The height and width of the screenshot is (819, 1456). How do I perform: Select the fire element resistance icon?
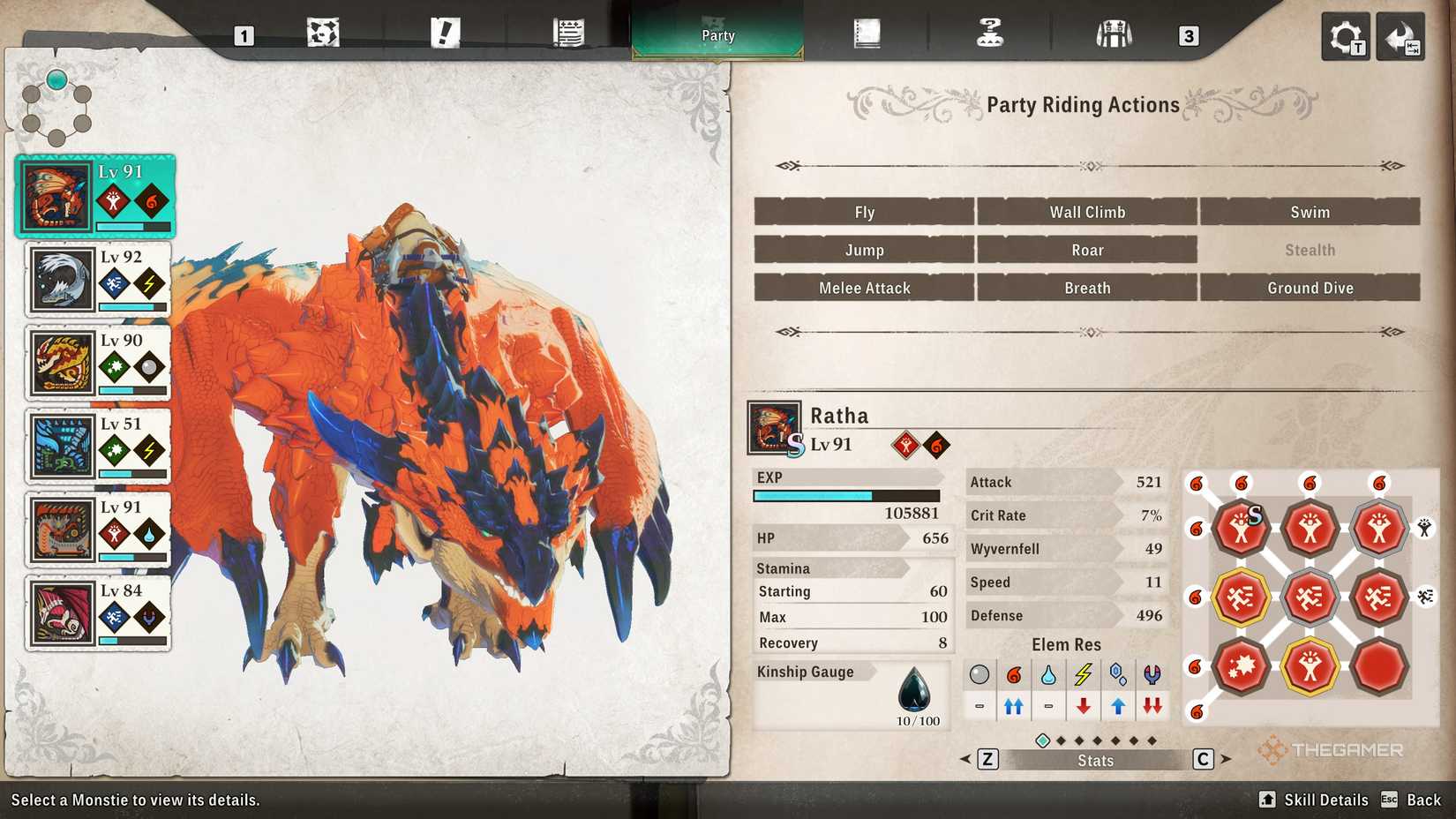pos(1013,674)
